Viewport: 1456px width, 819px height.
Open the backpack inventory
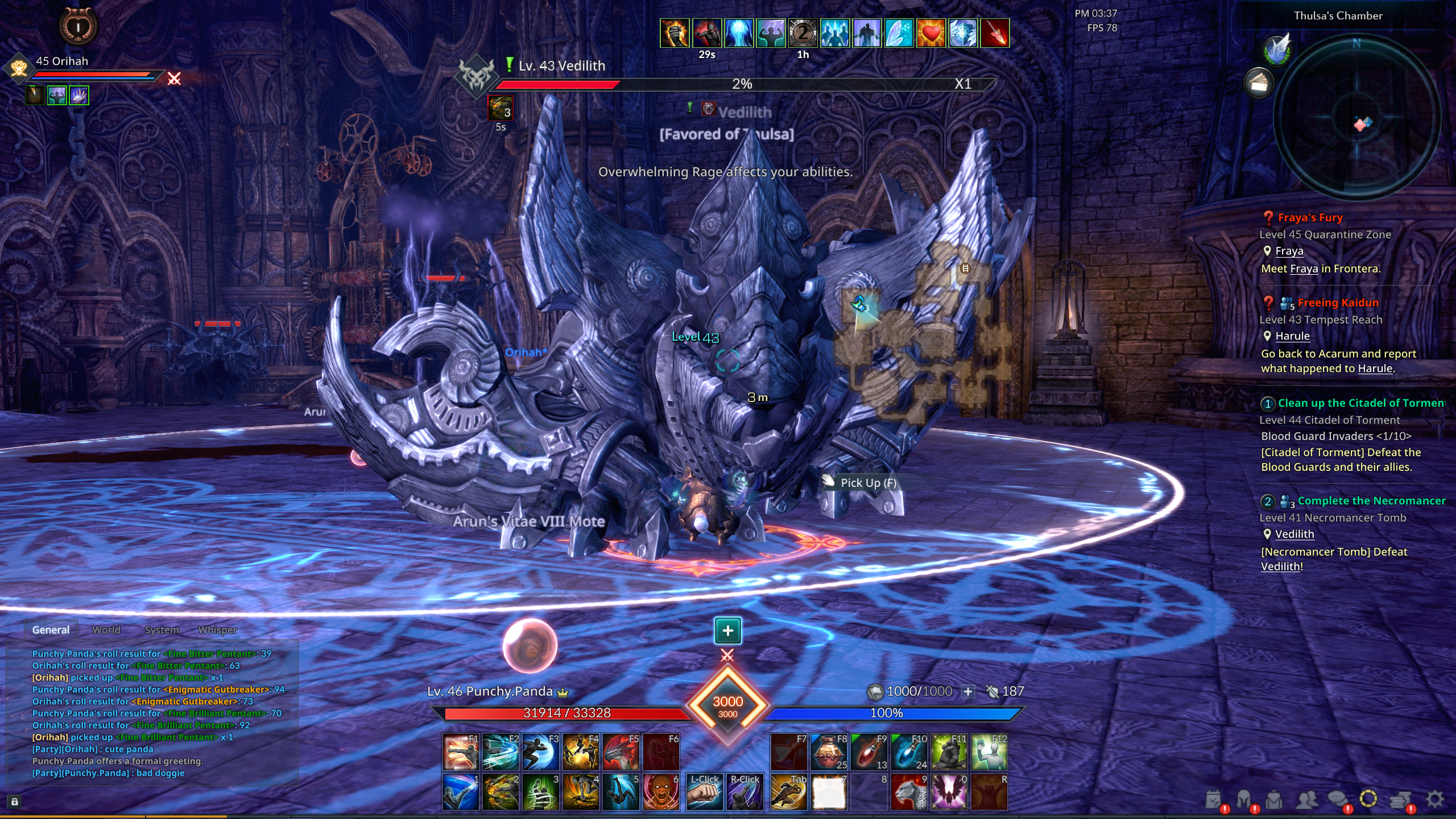pyautogui.click(x=1275, y=800)
